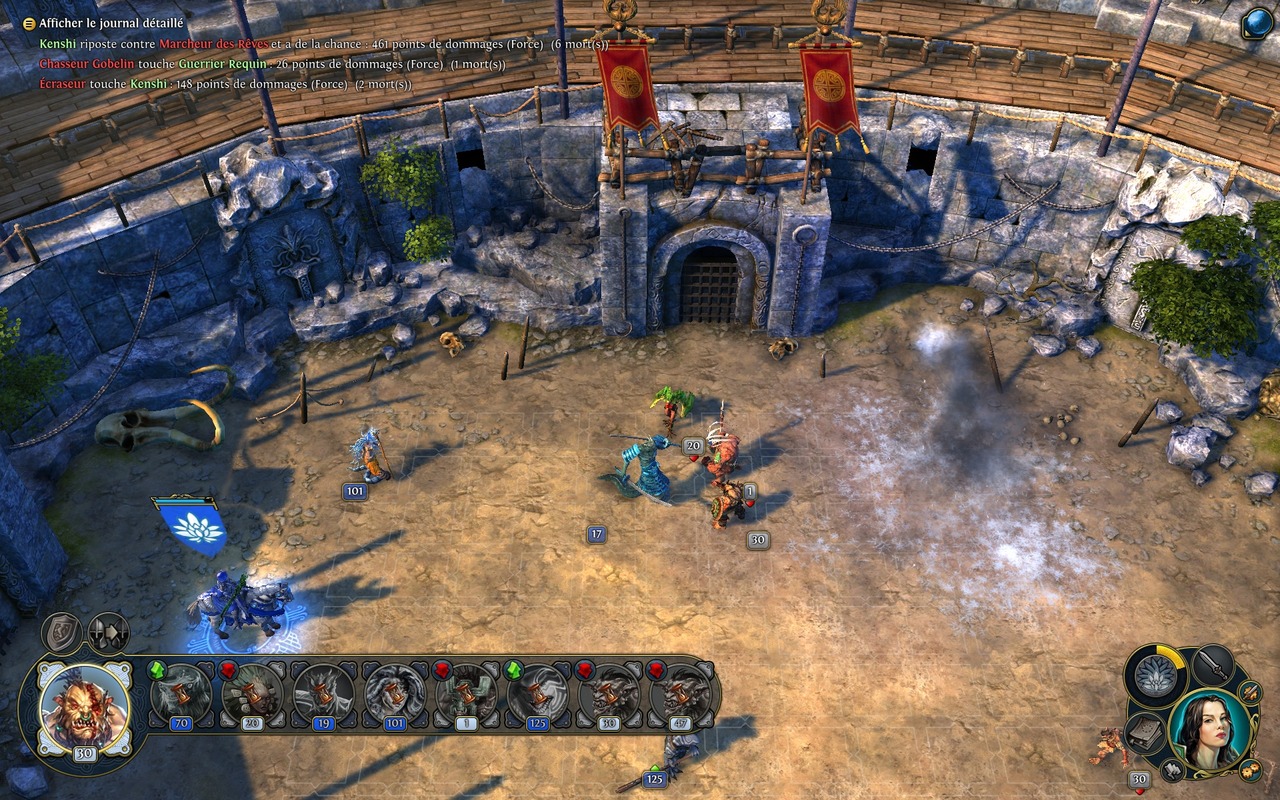Open "Afficher le journal détaillé" combat log
1280x800 pixels.
(x=110, y=23)
